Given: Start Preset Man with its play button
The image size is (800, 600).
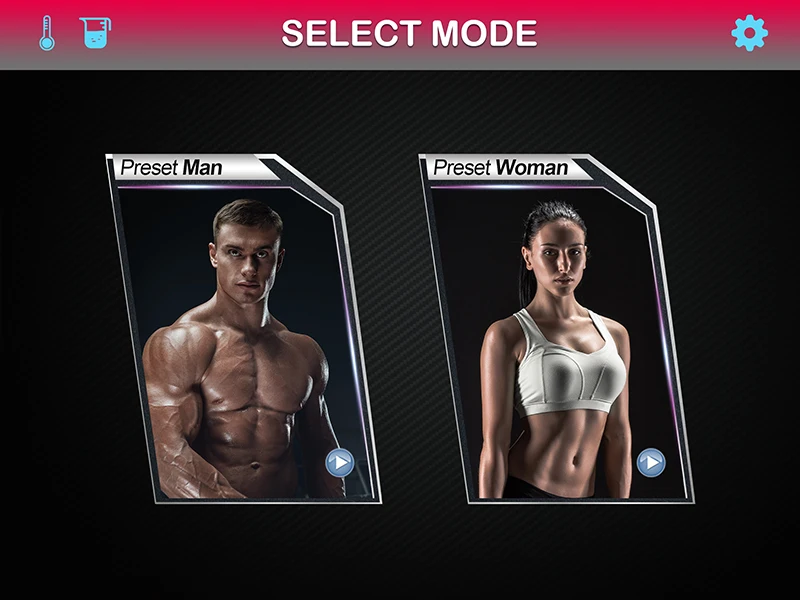Looking at the screenshot, I should point(340,462).
